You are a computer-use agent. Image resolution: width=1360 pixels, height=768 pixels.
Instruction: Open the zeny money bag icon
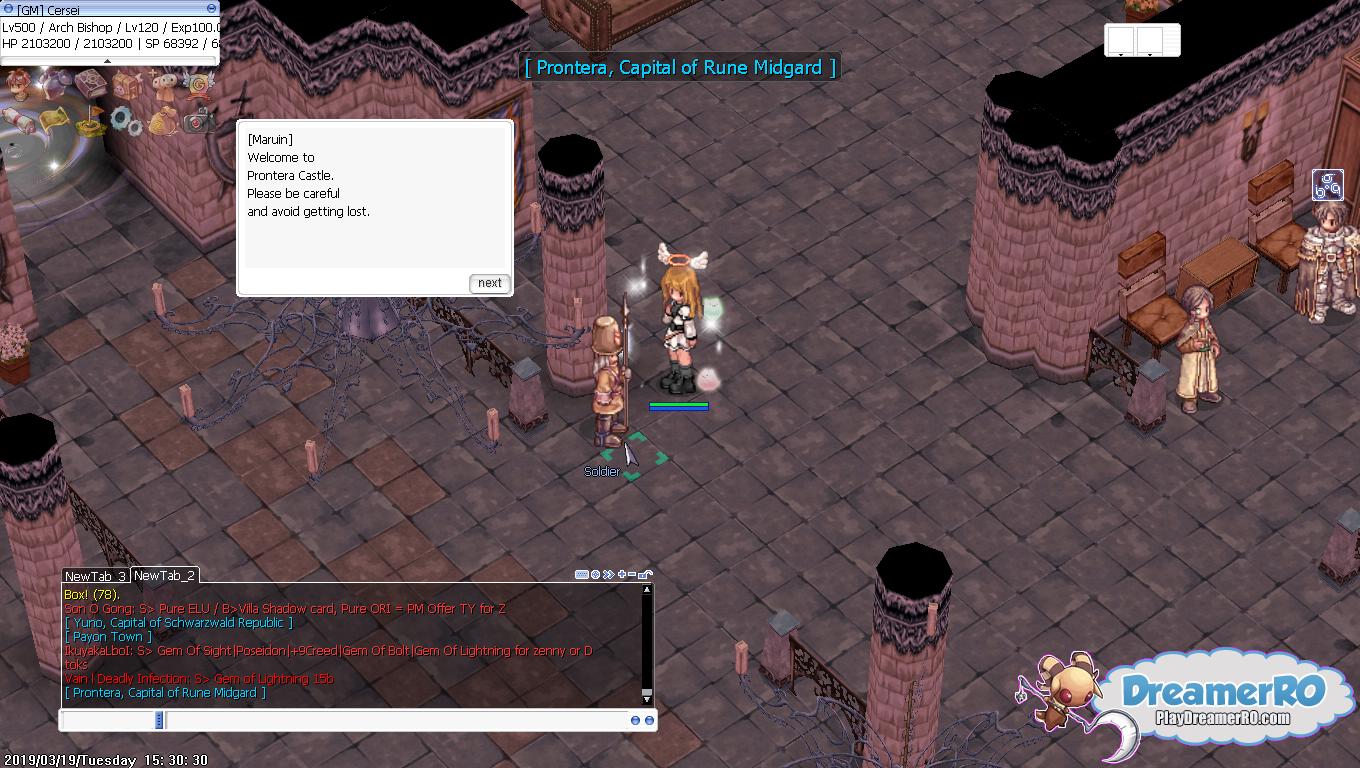pyautogui.click(x=163, y=122)
